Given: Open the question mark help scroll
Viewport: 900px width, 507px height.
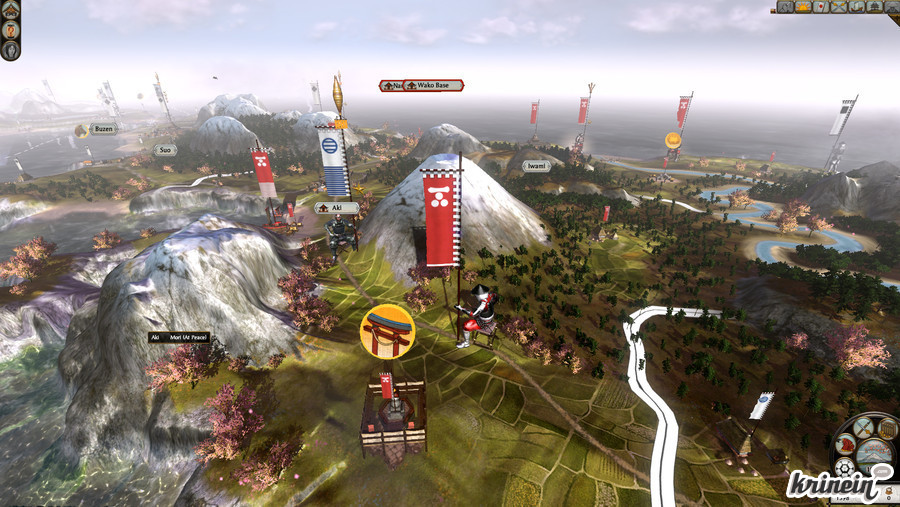Looking at the screenshot, I should [11, 28].
